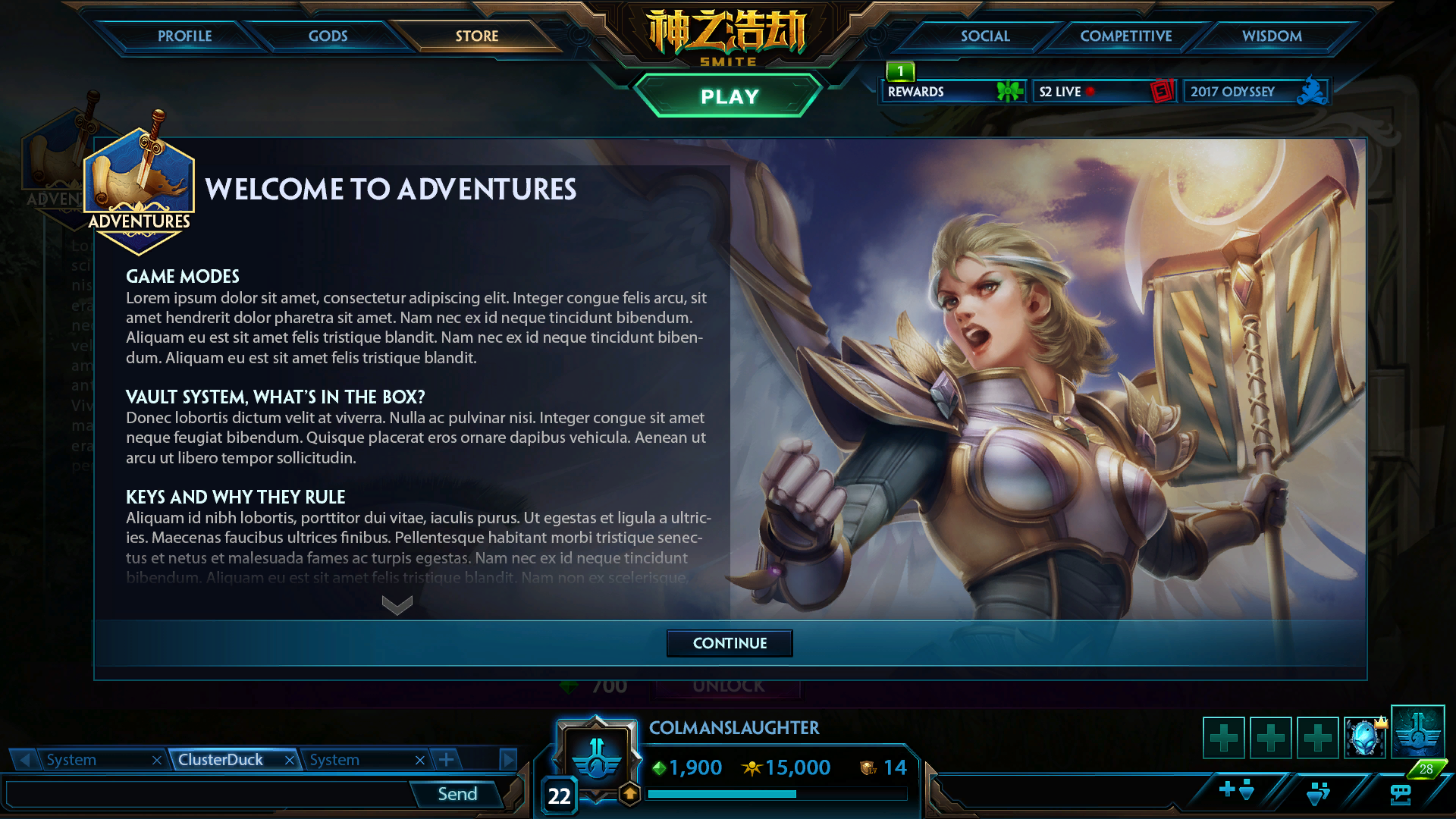
Task: Open the Store tab
Action: click(476, 36)
